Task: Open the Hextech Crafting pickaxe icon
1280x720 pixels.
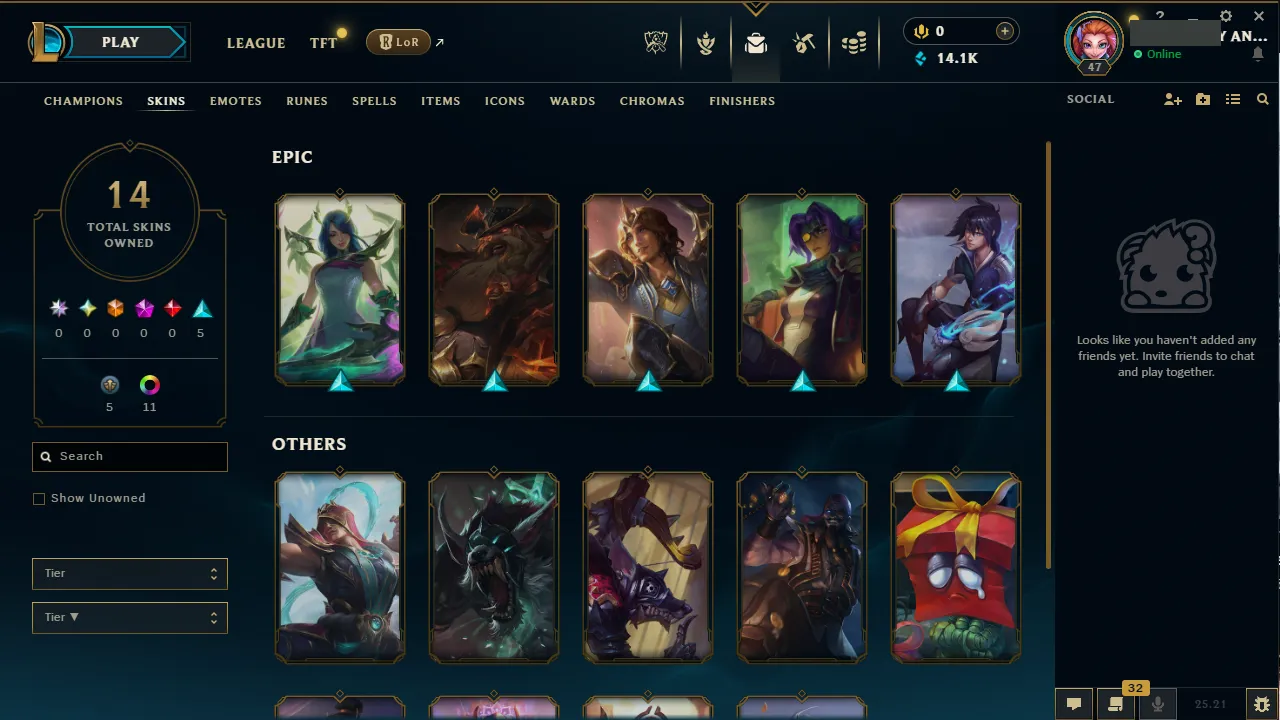Action: (x=804, y=42)
